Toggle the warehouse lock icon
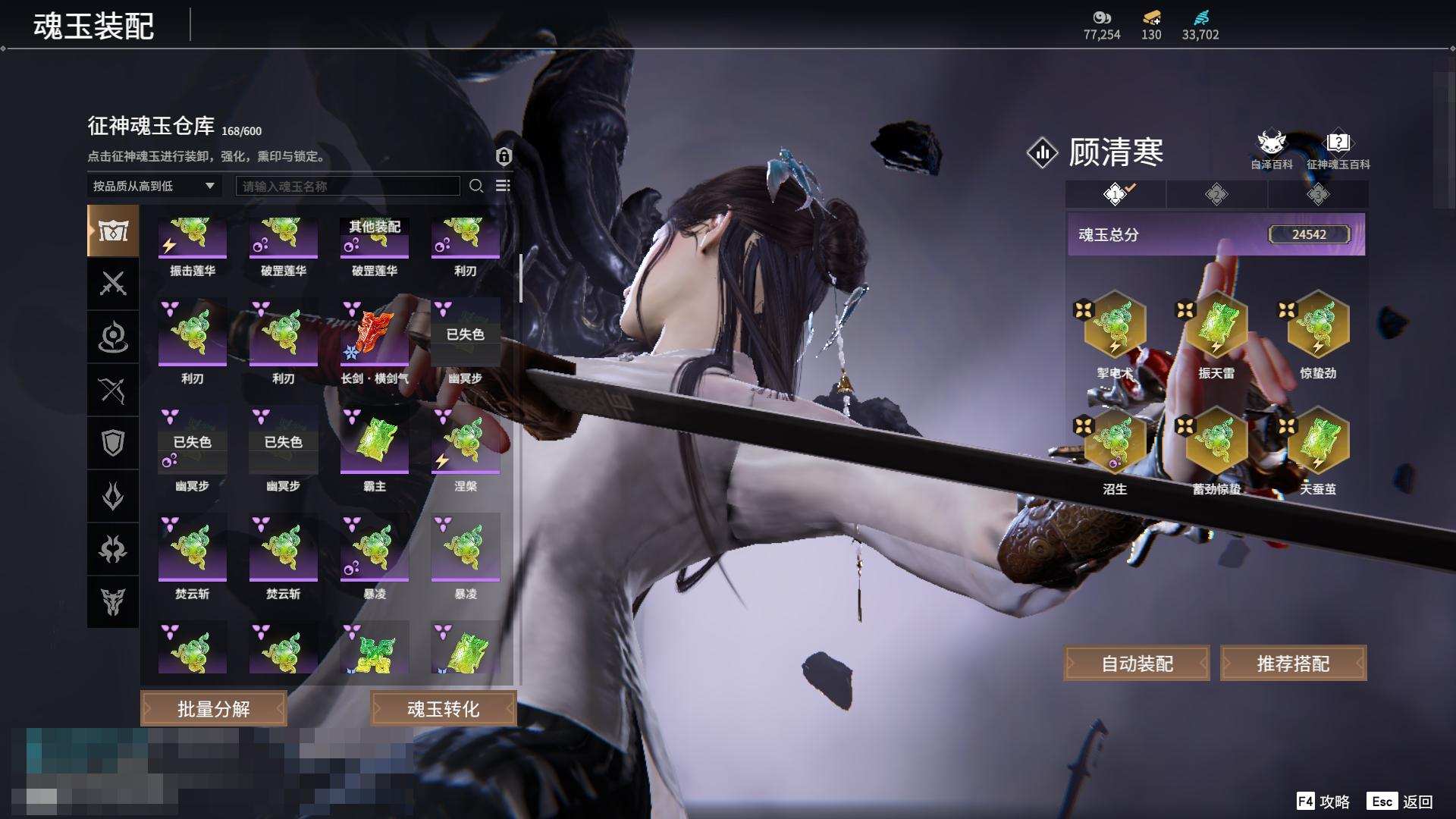This screenshot has height=819, width=1456. (504, 156)
